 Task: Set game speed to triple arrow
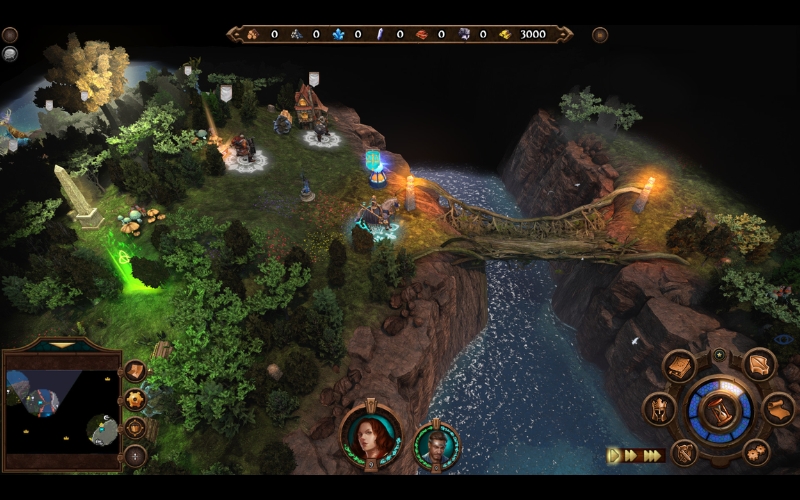(652, 455)
